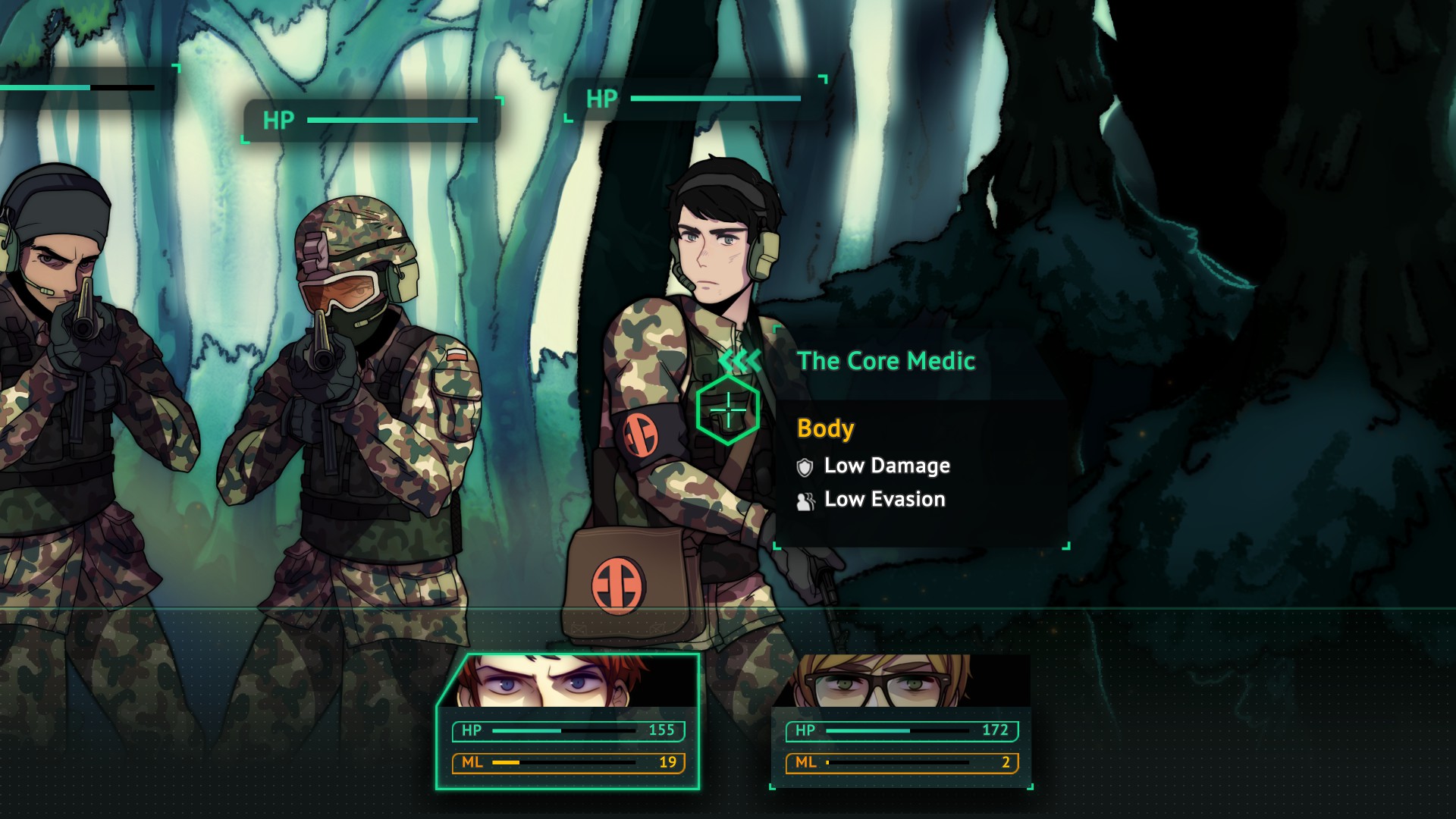Click the Low Damage label
Screen dimensions: 1456x819
(888, 466)
